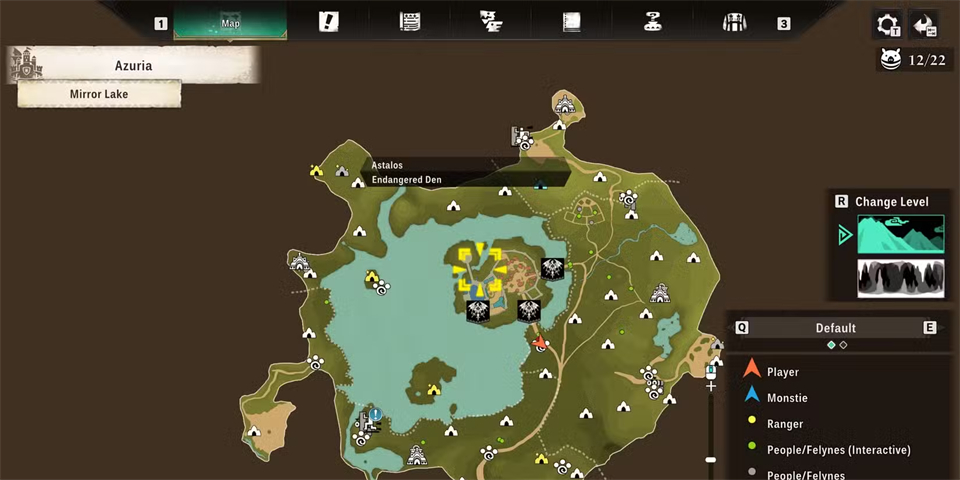Click the orange player arrow on map
This screenshot has height=480, width=960.
541,342
